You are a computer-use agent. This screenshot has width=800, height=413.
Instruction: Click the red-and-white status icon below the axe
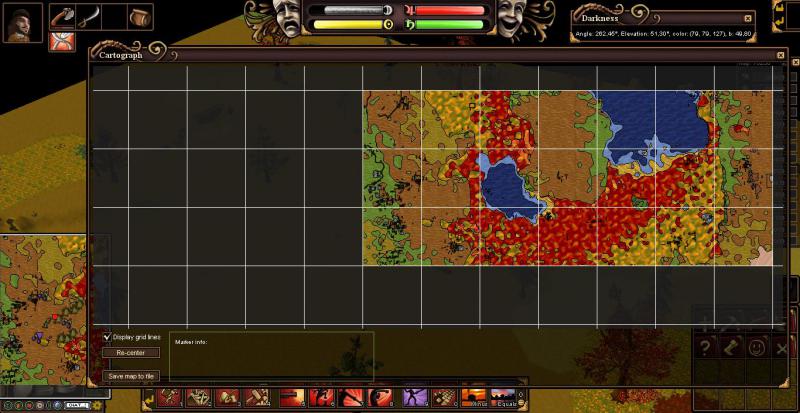point(60,42)
